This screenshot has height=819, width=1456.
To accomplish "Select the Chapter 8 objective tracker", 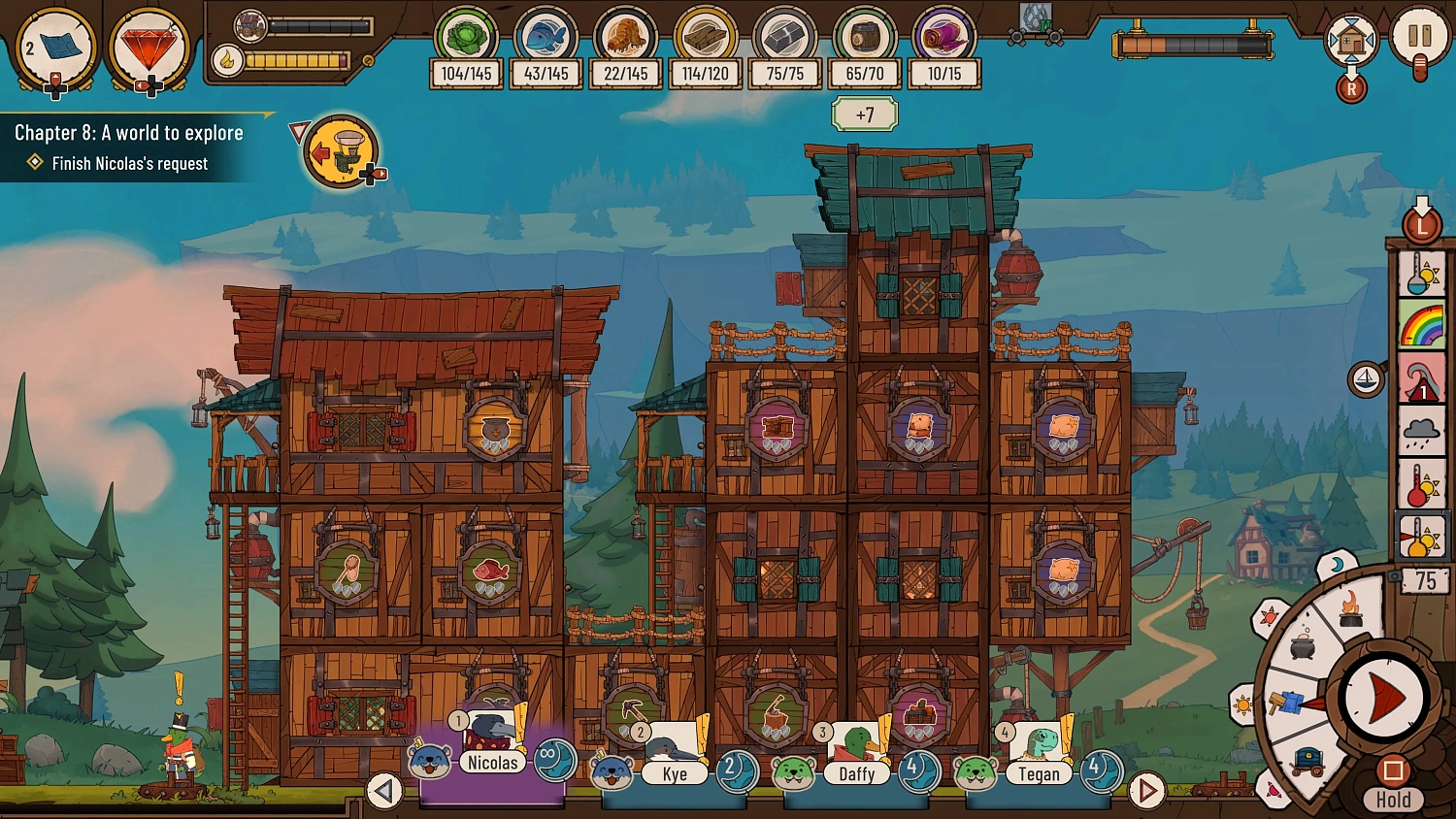I will tap(129, 147).
